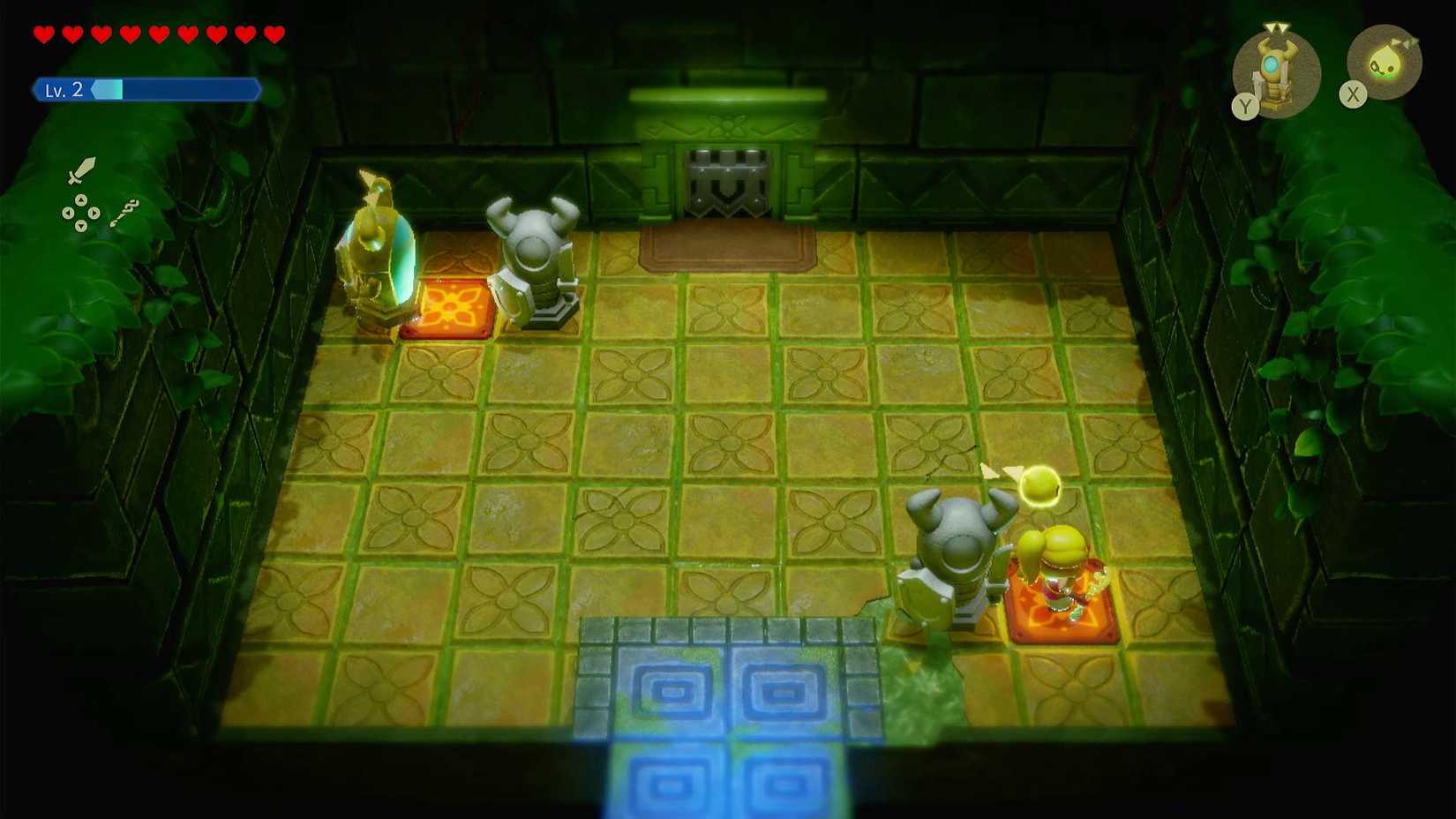The width and height of the screenshot is (1456, 819).
Task: Select the sword icon in the HUD
Action: click(x=80, y=170)
